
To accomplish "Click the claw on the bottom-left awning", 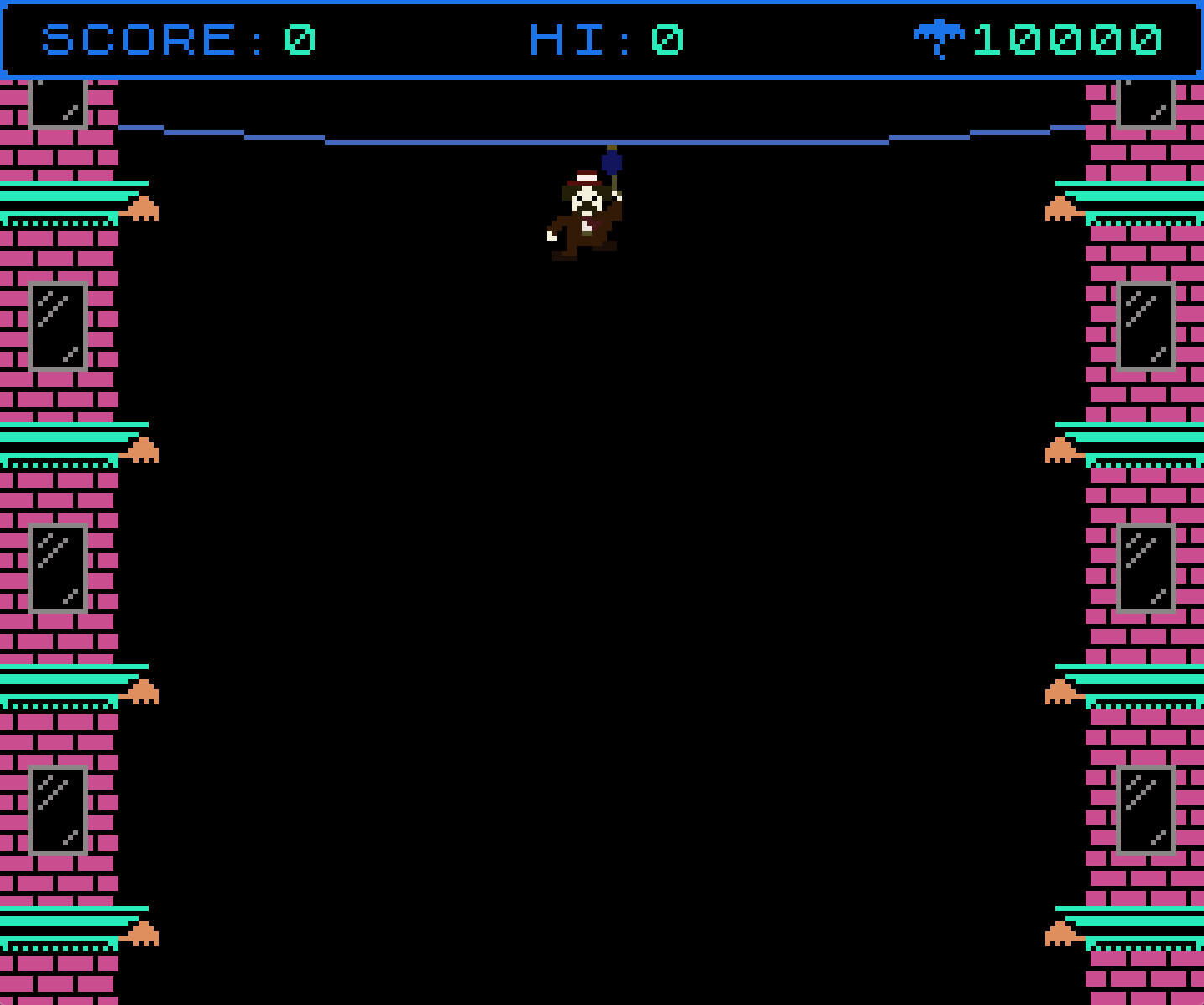I will click(x=144, y=932).
